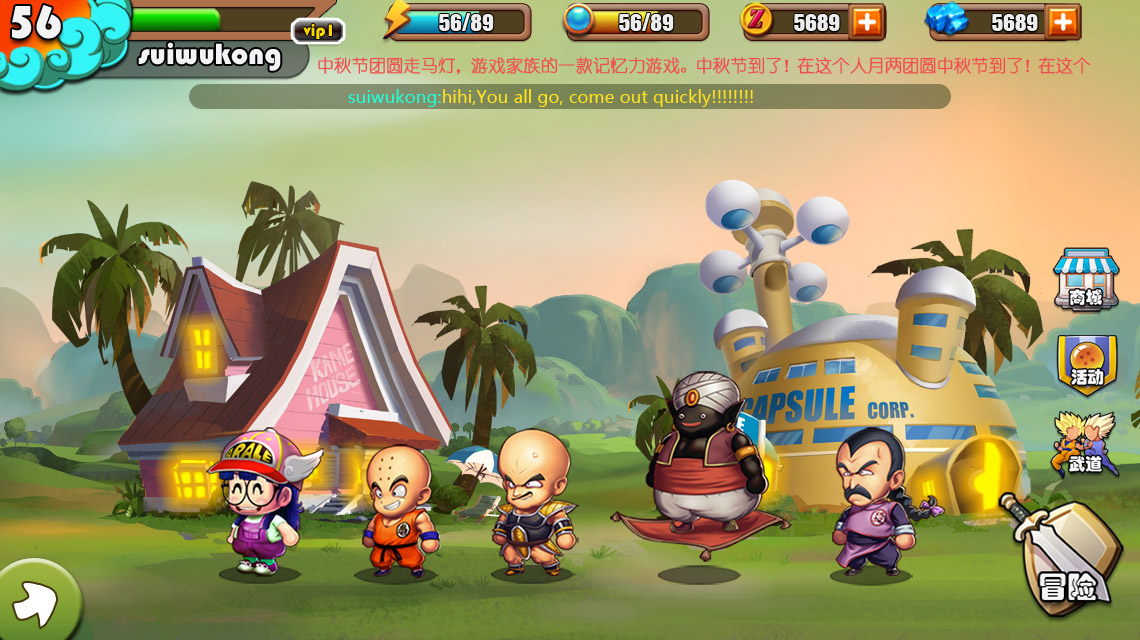The width and height of the screenshot is (1140, 640).
Task: Open the chat message bar
Action: pyautogui.click(x=569, y=97)
